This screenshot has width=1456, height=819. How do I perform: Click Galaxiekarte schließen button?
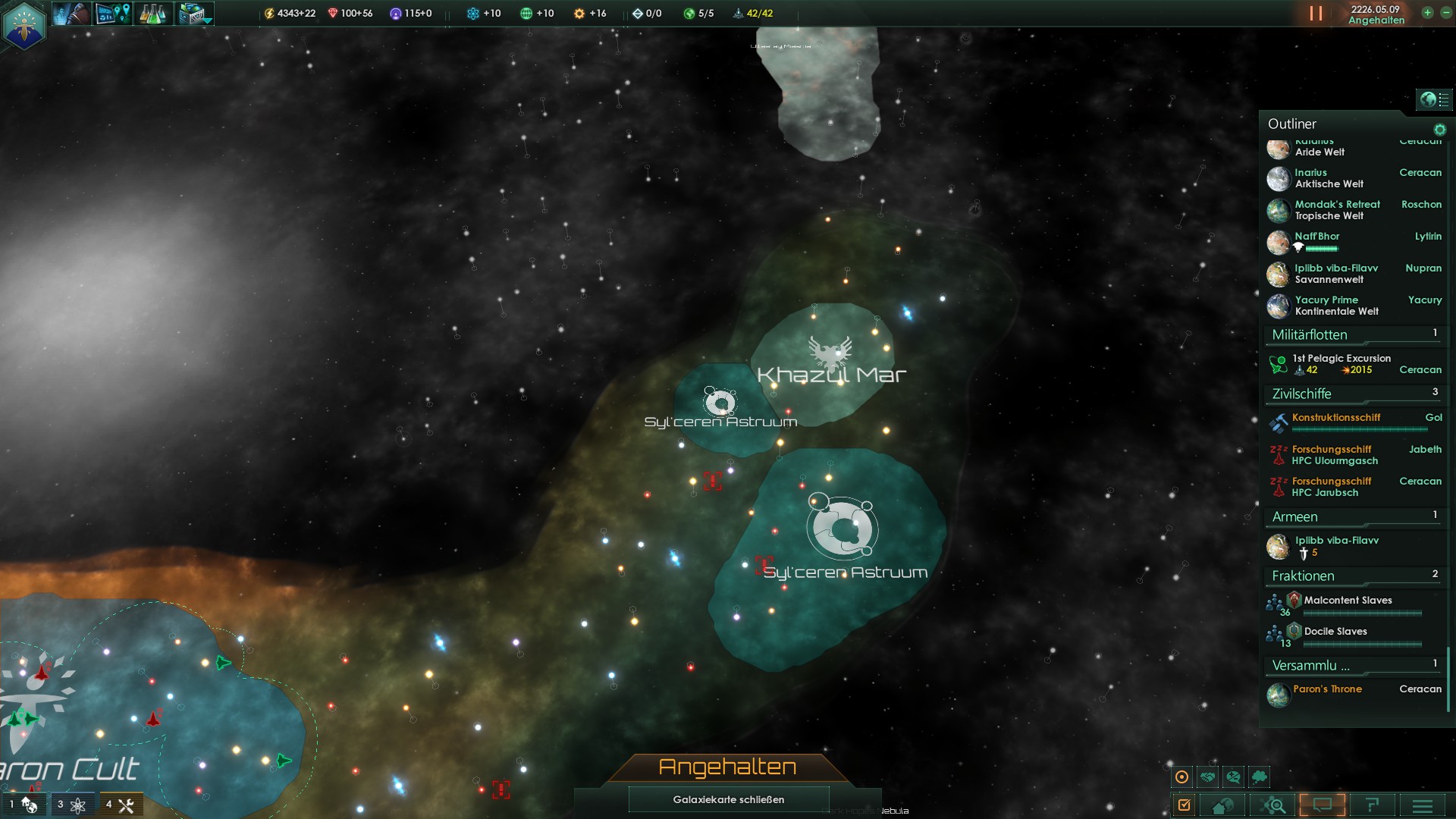[x=728, y=799]
